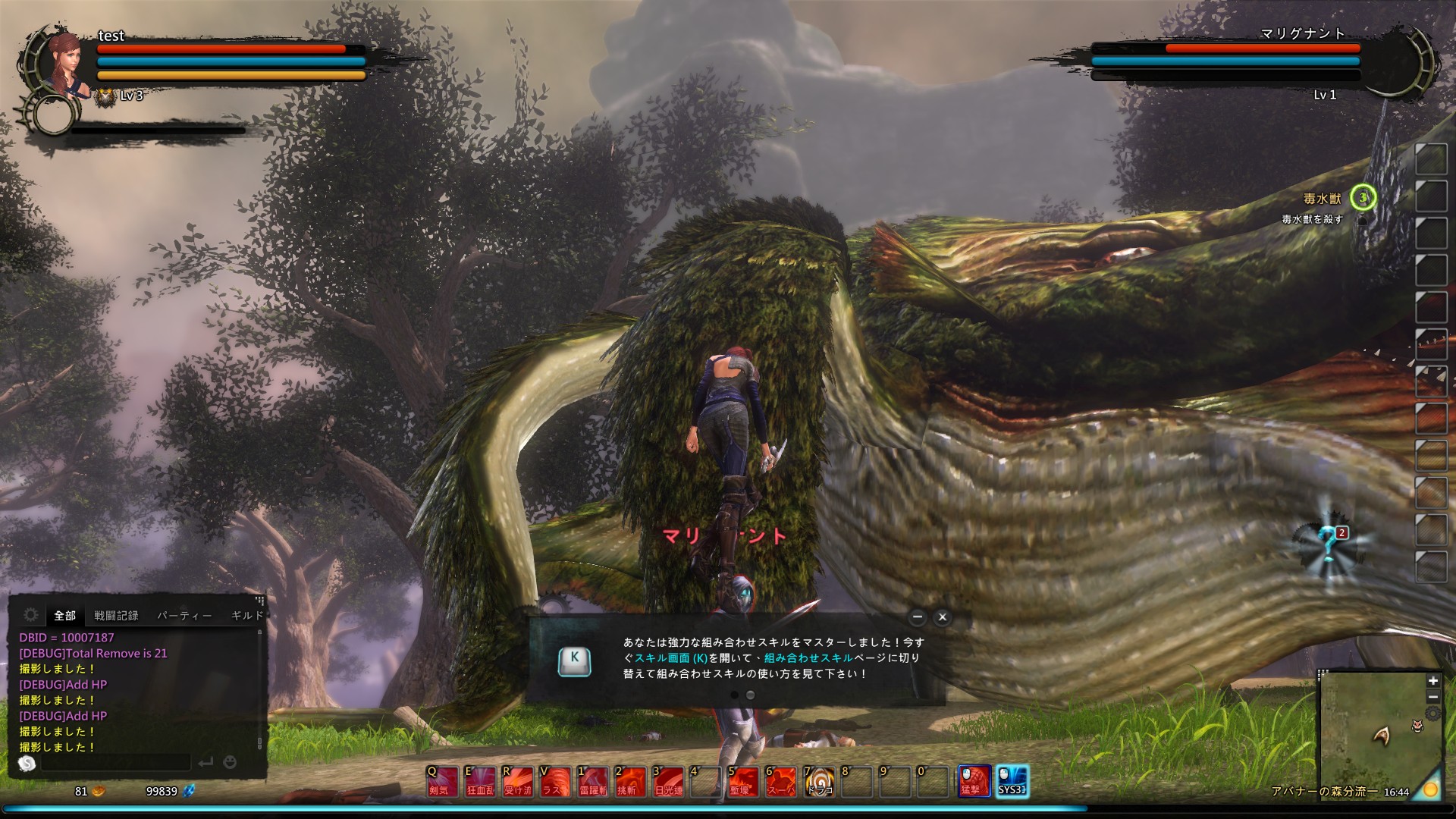The width and height of the screenshot is (1456, 819).
Task: Select the 毒水獣 quest tracker entry
Action: (x=1322, y=199)
